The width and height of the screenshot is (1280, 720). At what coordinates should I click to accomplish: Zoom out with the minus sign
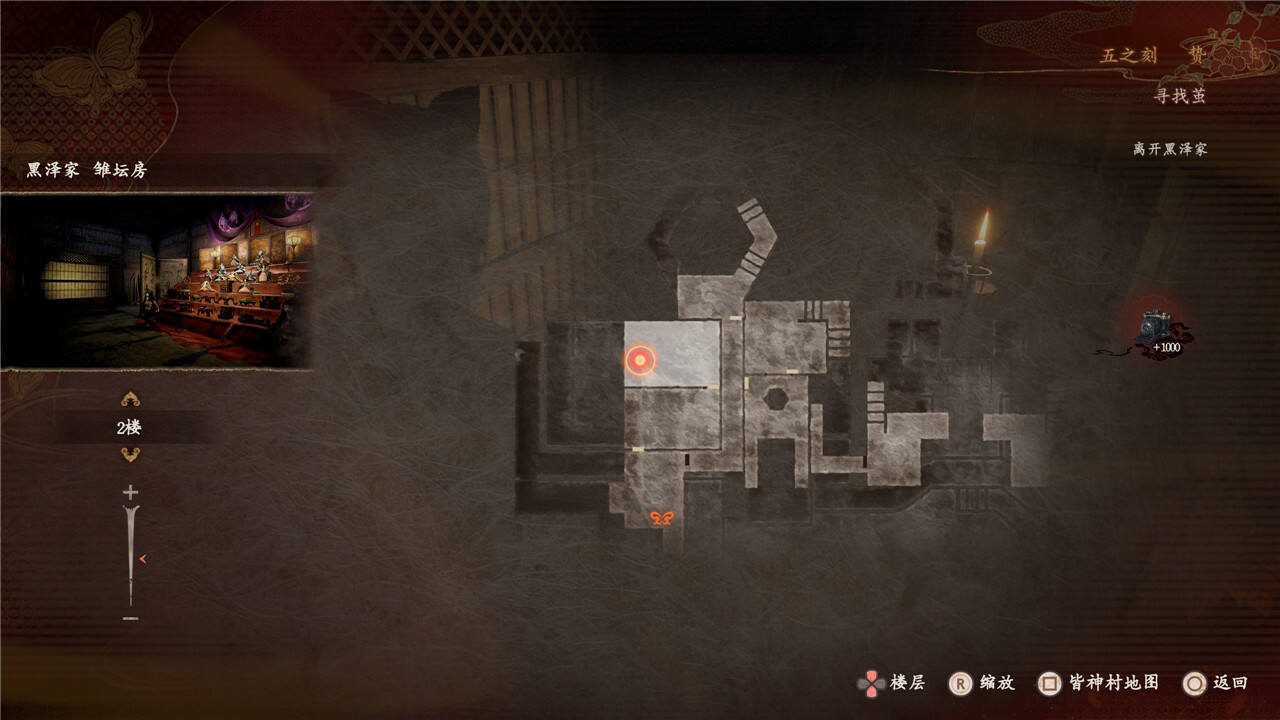pyautogui.click(x=130, y=619)
